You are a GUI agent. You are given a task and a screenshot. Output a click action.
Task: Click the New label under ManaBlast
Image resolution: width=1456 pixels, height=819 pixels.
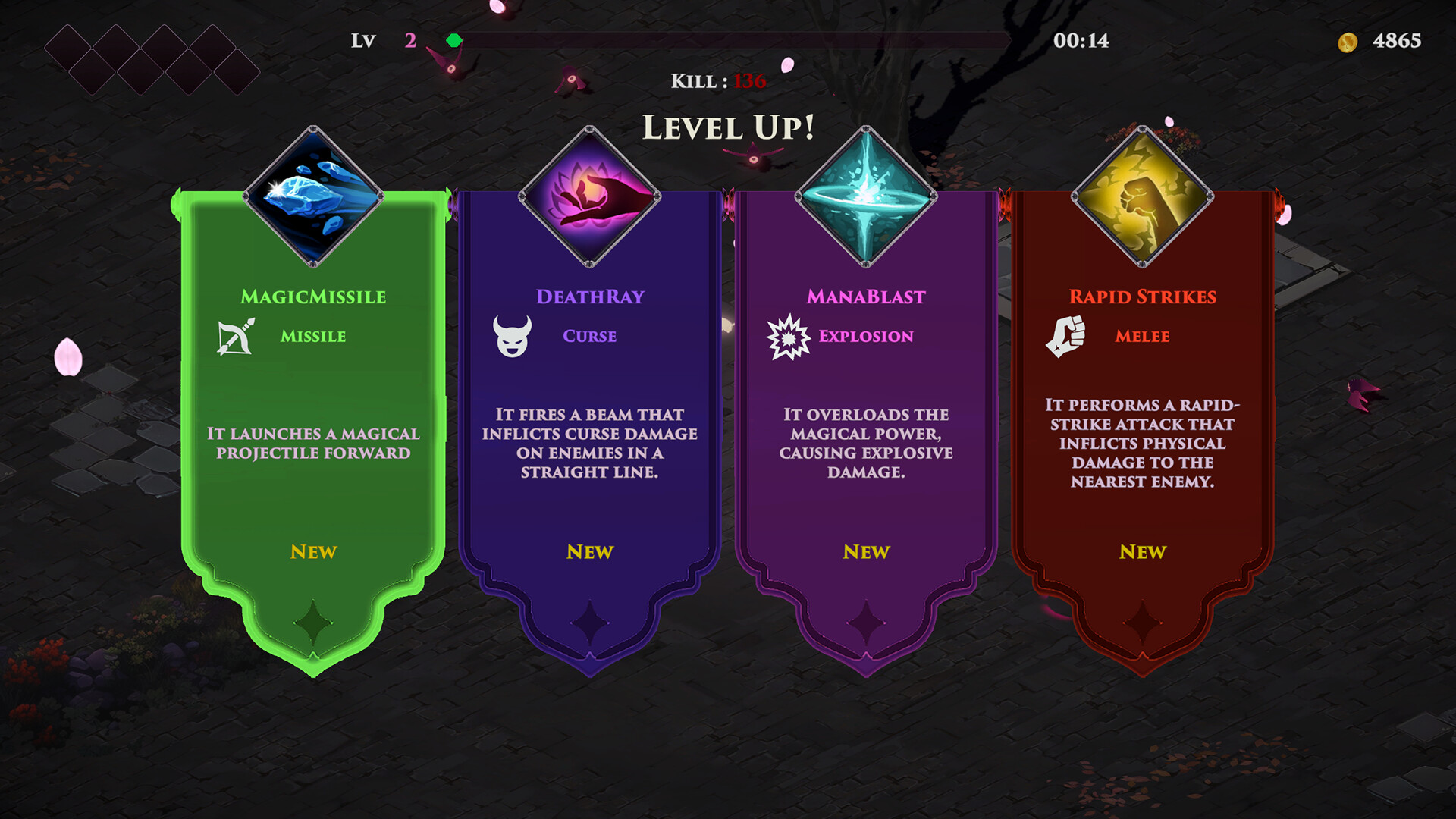click(866, 552)
